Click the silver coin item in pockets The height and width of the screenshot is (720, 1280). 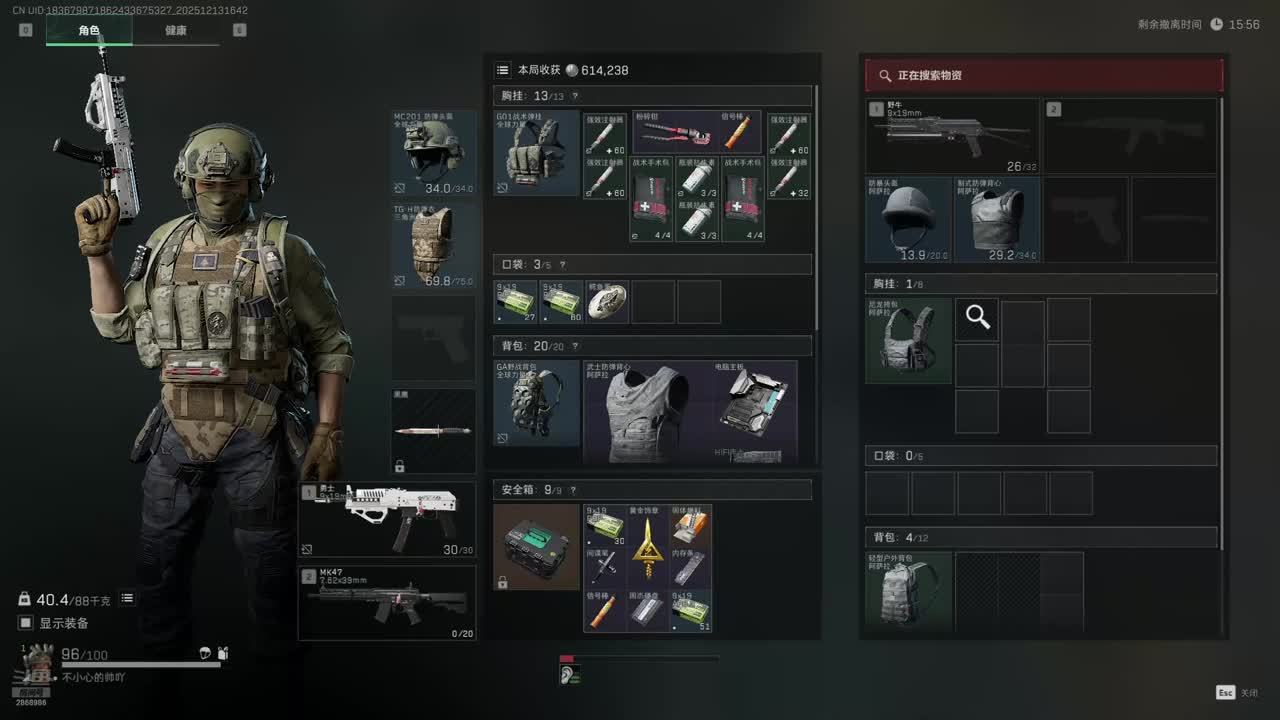point(607,302)
